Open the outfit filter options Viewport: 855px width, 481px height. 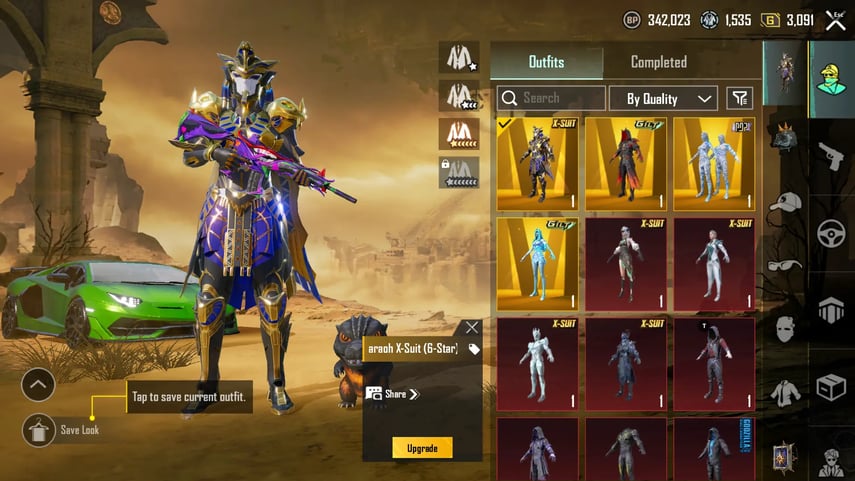tap(740, 98)
